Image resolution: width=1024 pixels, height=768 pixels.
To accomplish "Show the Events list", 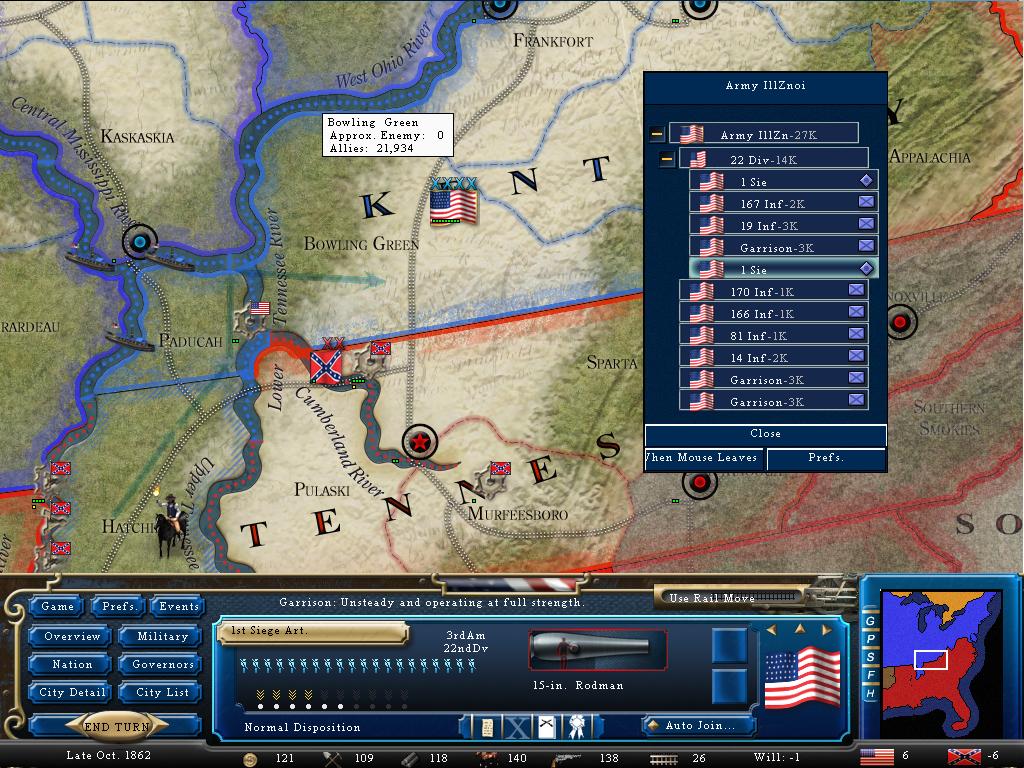I will tap(179, 606).
